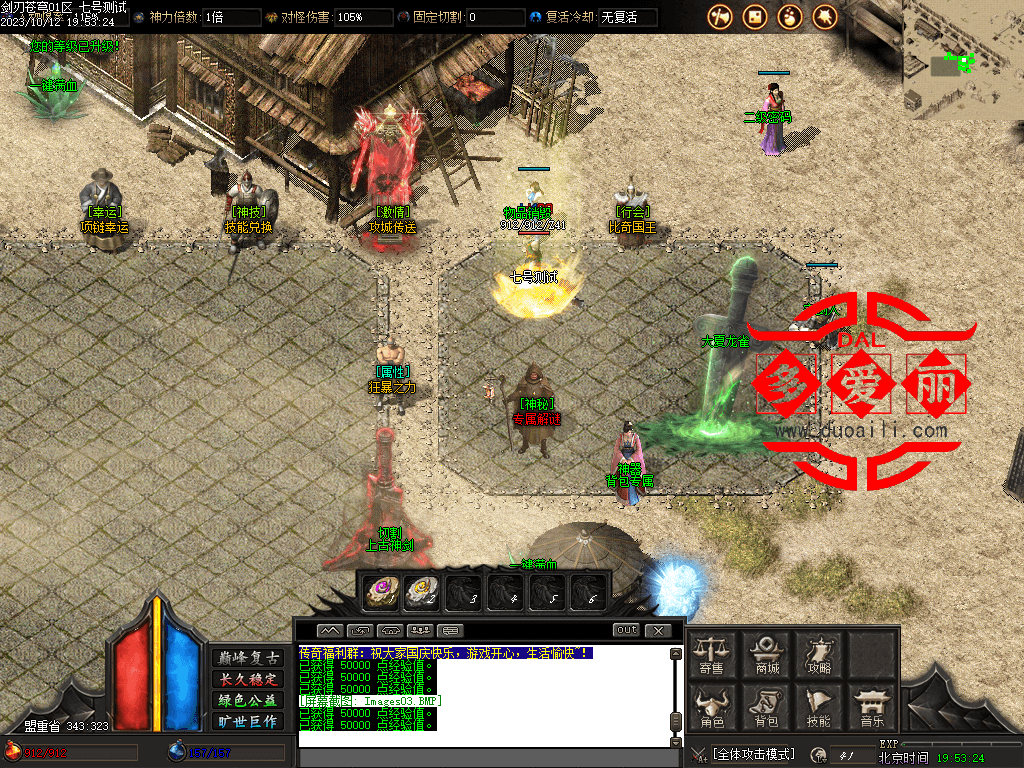Click the minimap
Viewport: 1024px width, 768px height.
click(x=963, y=60)
